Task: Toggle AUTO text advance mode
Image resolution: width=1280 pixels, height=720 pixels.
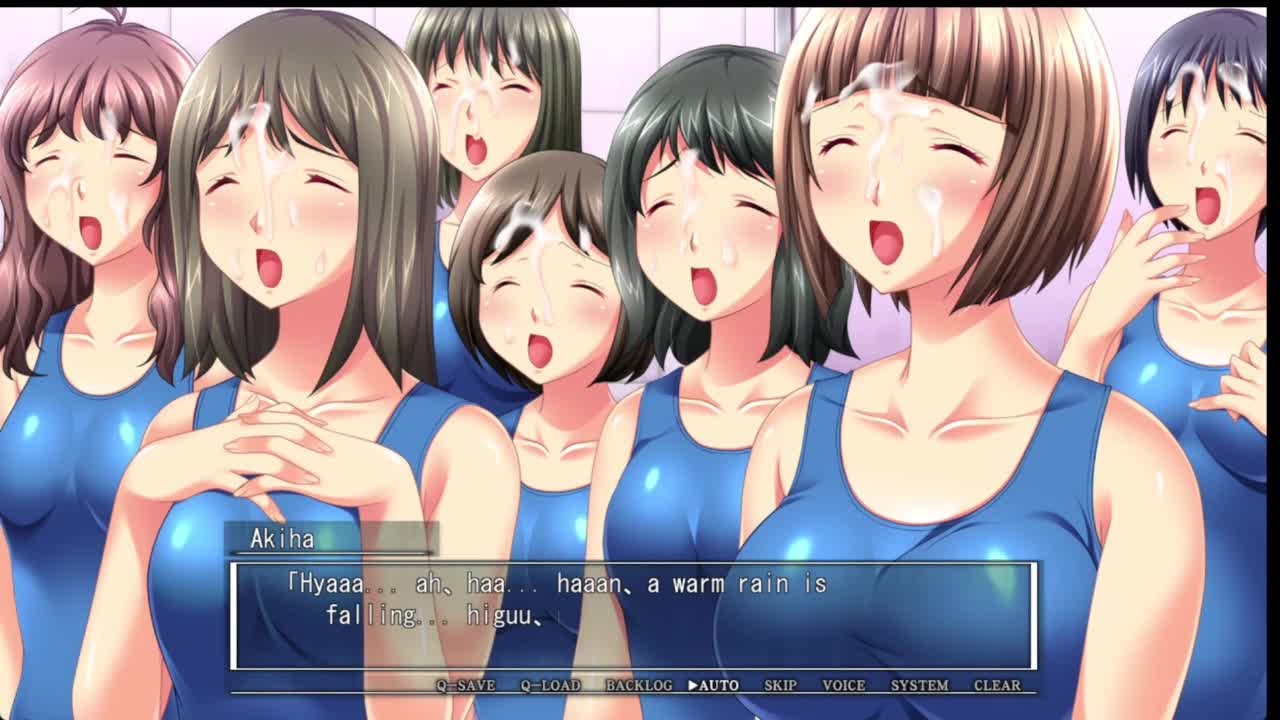Action: point(714,685)
